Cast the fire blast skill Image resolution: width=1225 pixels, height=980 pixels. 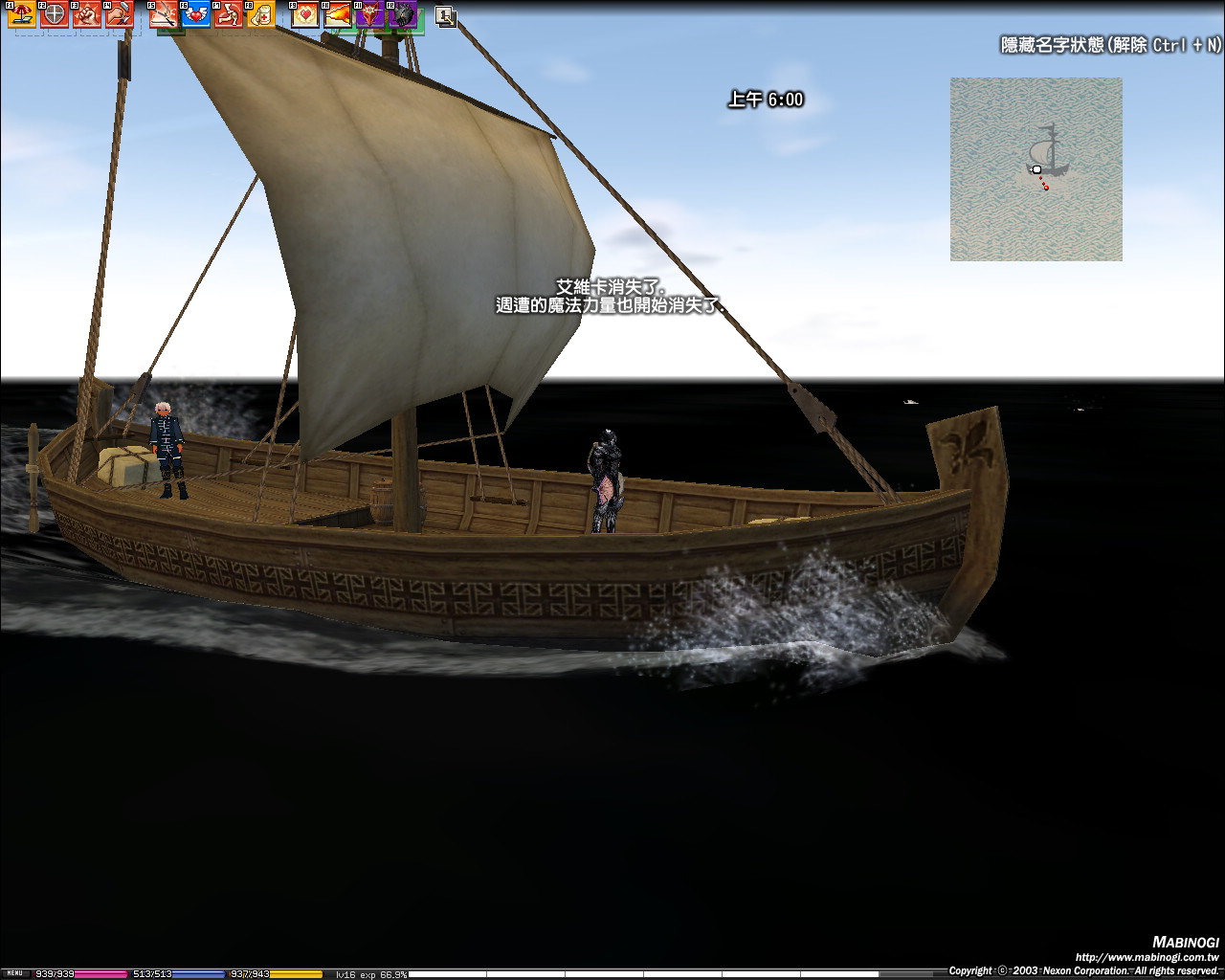click(x=338, y=14)
